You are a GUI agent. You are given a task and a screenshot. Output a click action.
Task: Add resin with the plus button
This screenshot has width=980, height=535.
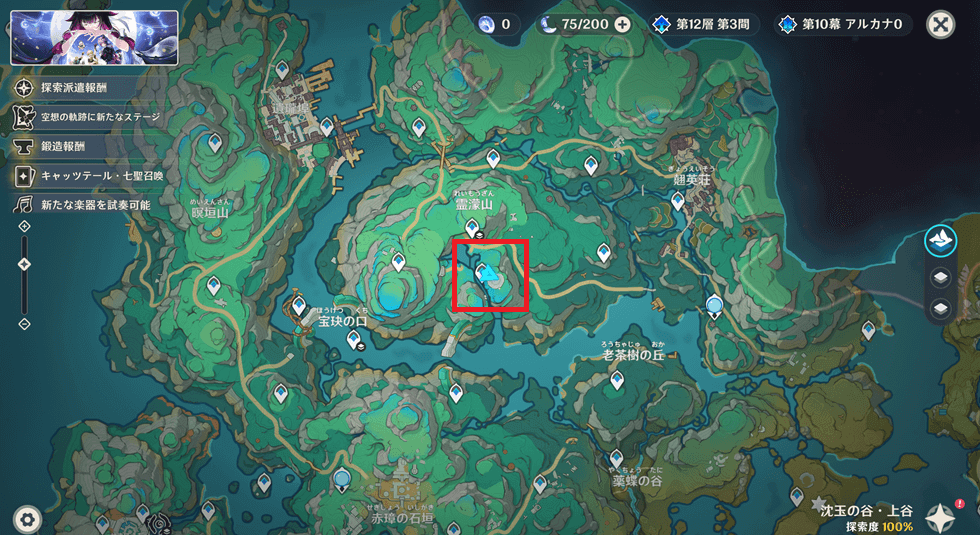pos(622,24)
